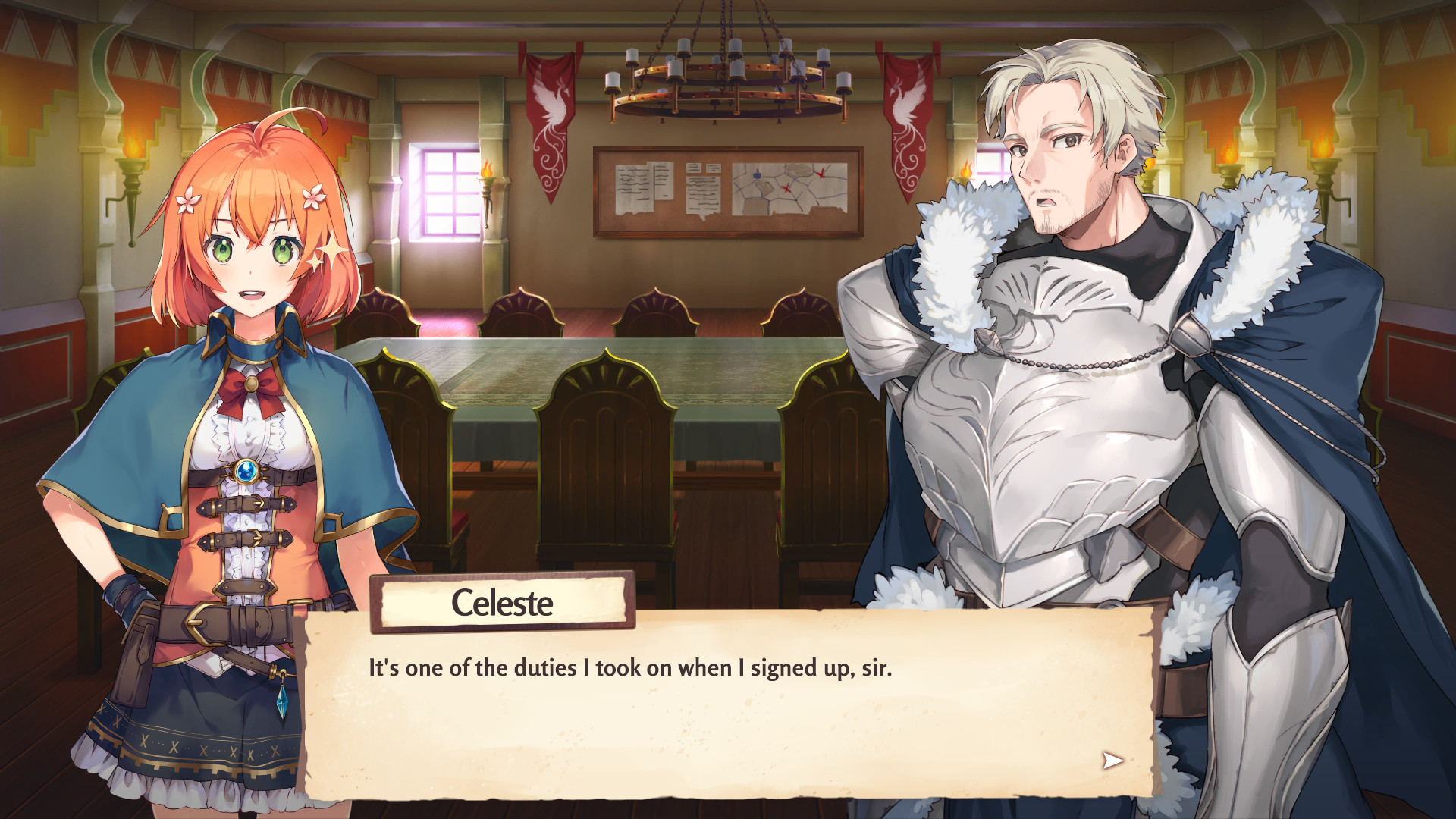Click the knight's fur-trimmed cloak
The height and width of the screenshot is (819, 1456).
point(1289,303)
